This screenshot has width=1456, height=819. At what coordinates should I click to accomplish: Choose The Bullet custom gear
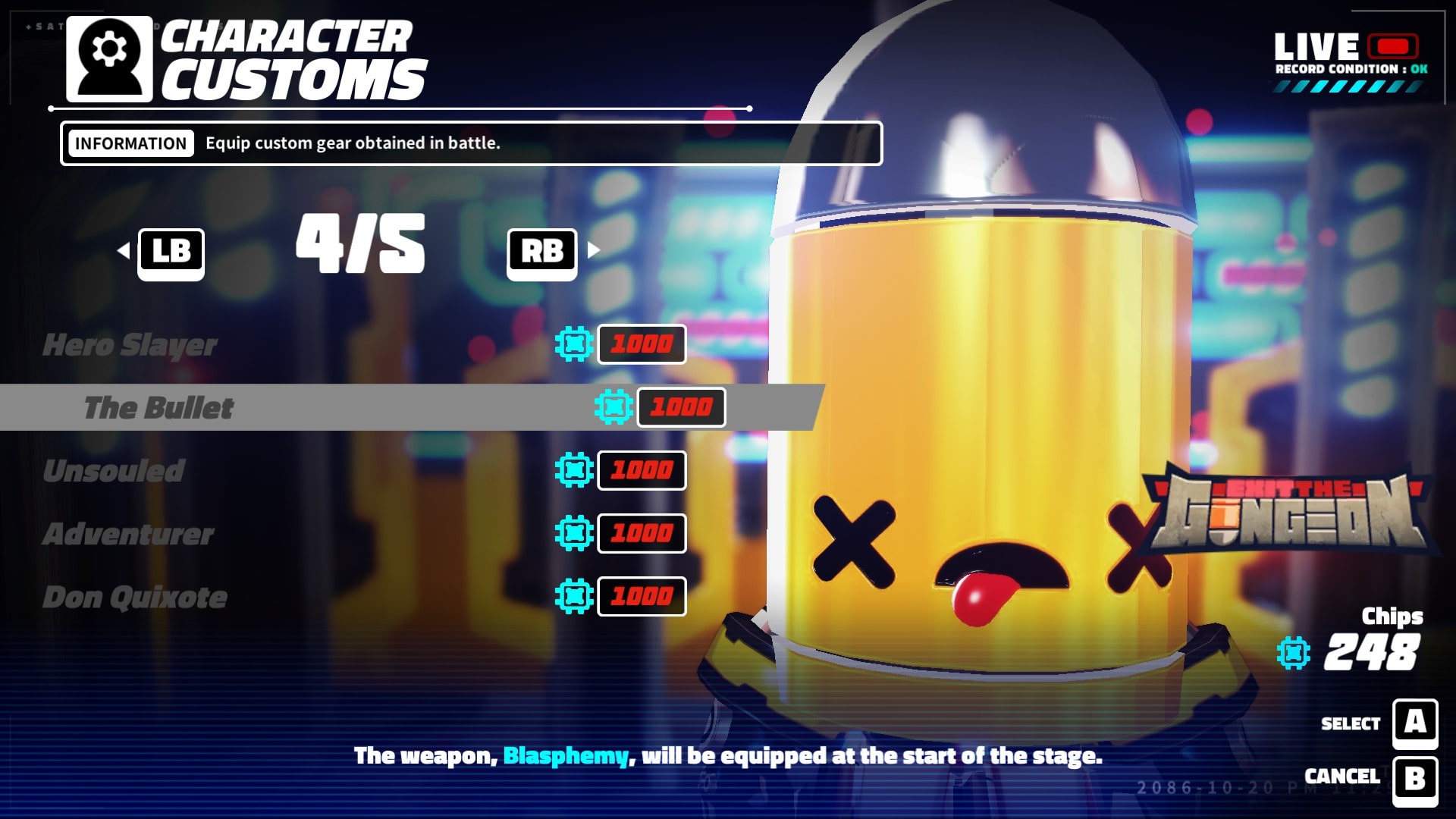tap(158, 408)
